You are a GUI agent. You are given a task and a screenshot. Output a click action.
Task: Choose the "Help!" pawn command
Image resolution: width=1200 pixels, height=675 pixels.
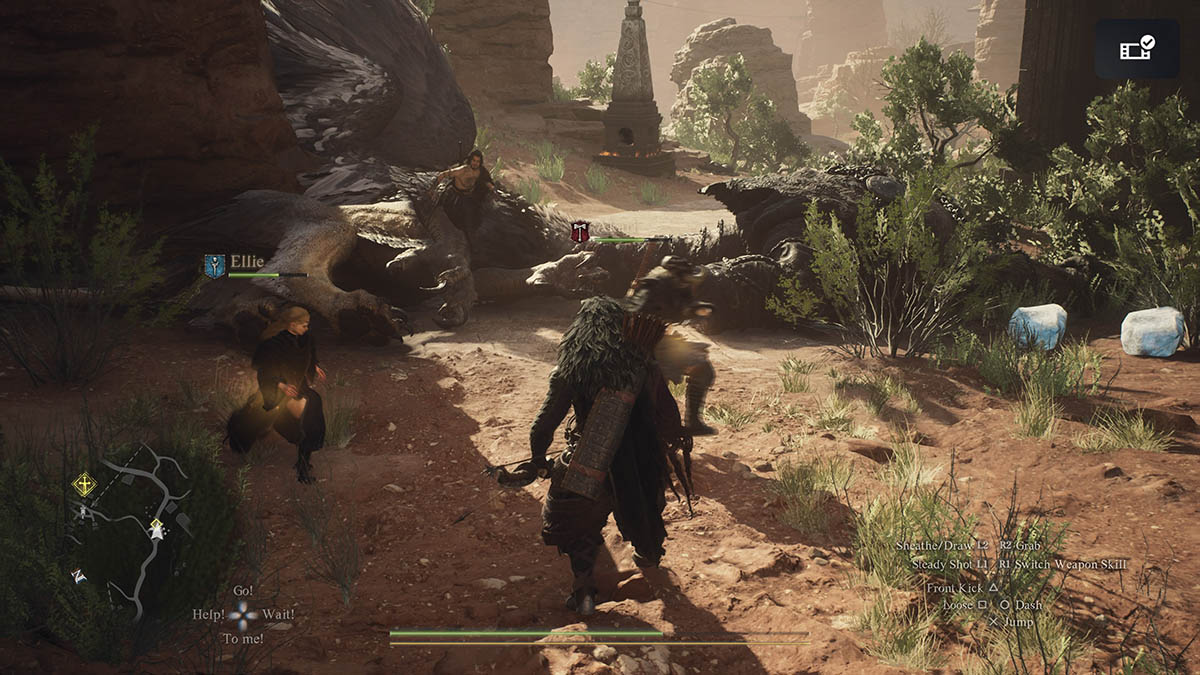pos(208,614)
